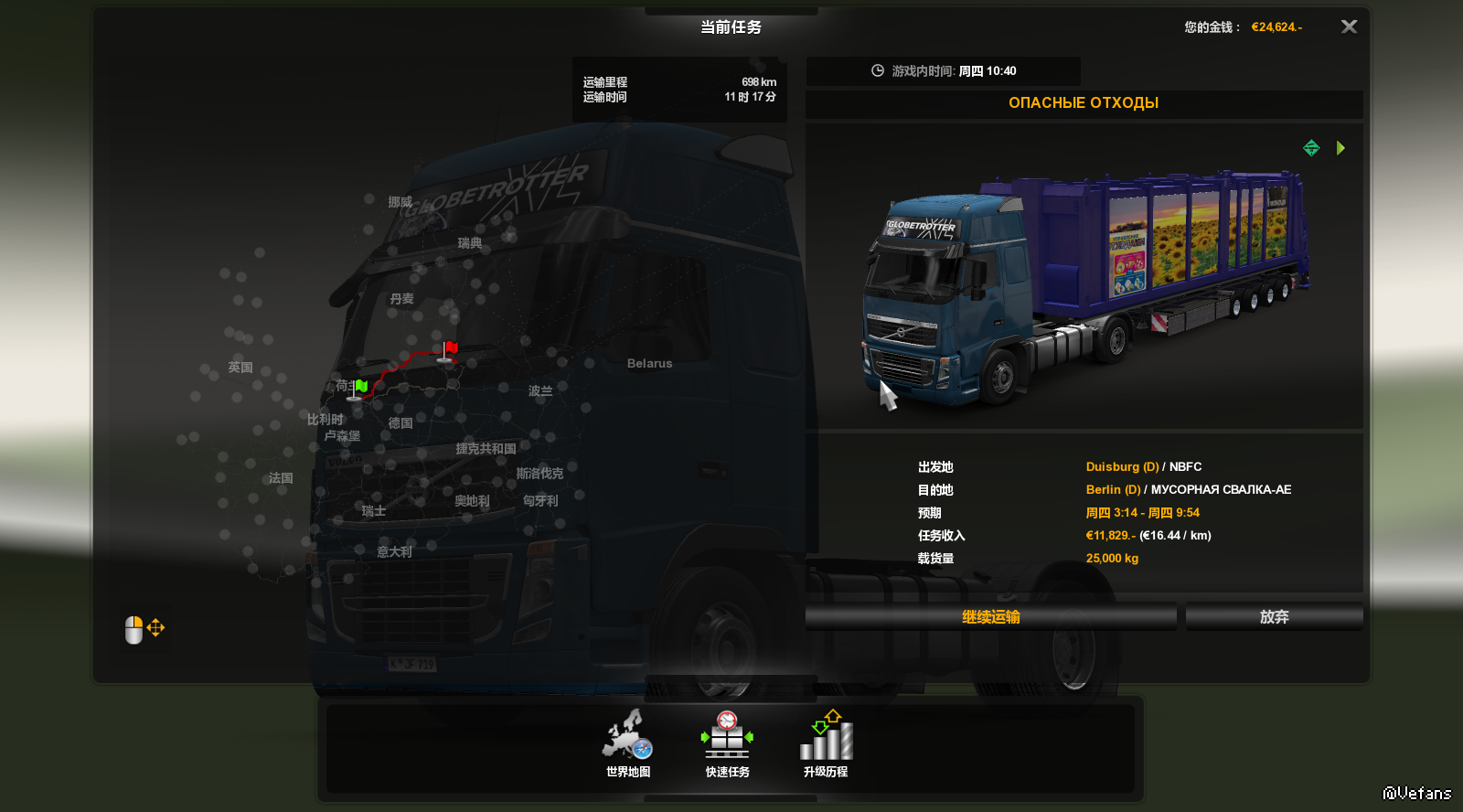Continue the delivery with 继续运输

(990, 617)
